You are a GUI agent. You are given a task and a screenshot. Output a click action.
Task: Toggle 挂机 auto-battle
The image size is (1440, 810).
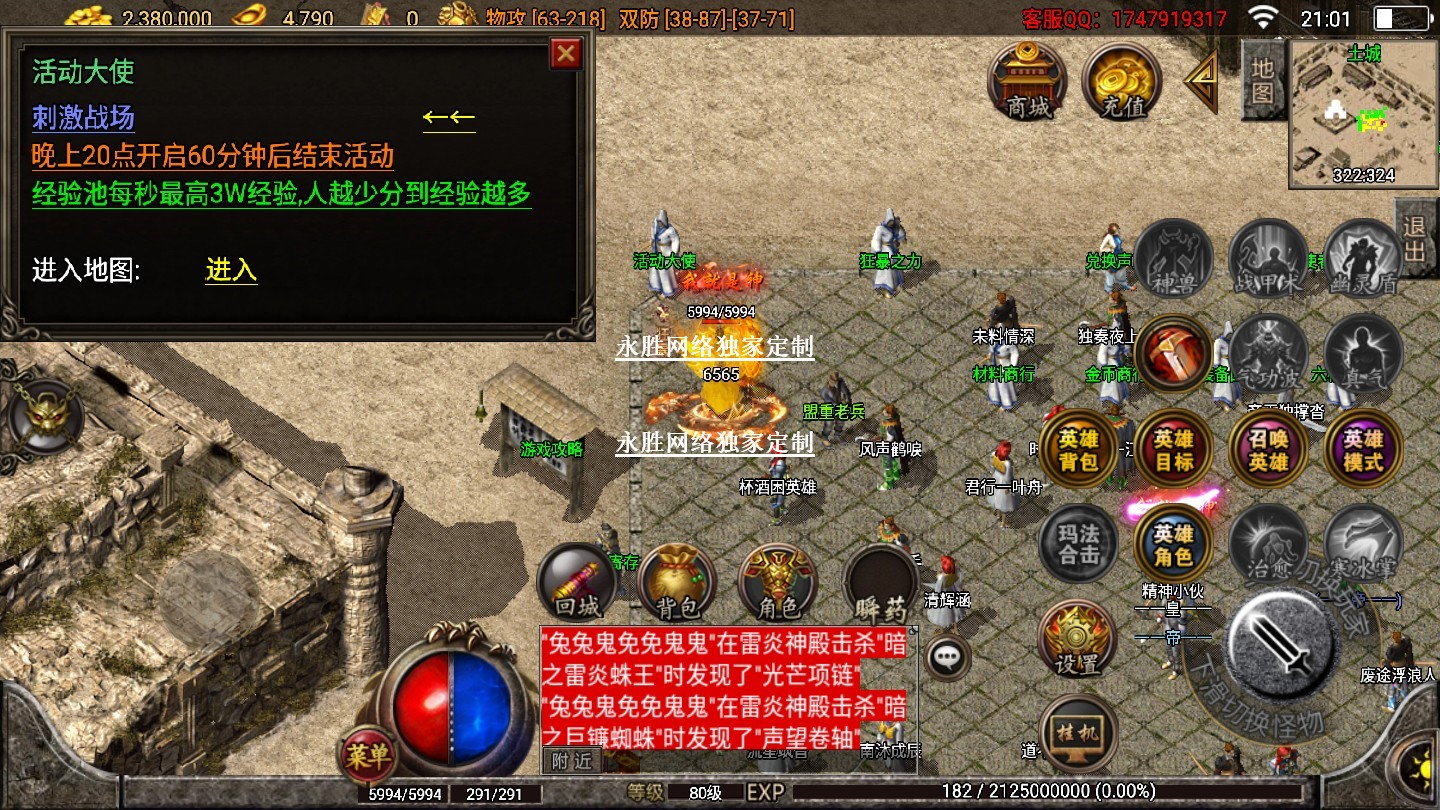point(1077,732)
